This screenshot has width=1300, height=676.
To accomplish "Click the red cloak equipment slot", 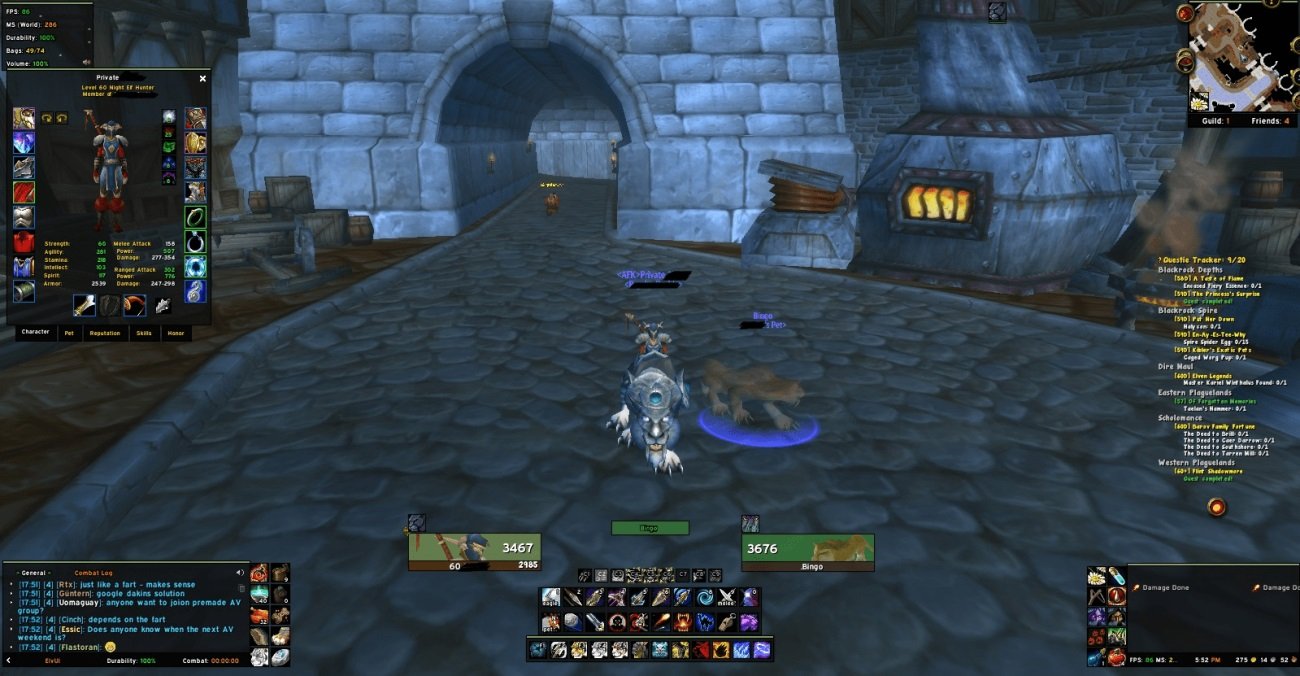I will click(23, 192).
